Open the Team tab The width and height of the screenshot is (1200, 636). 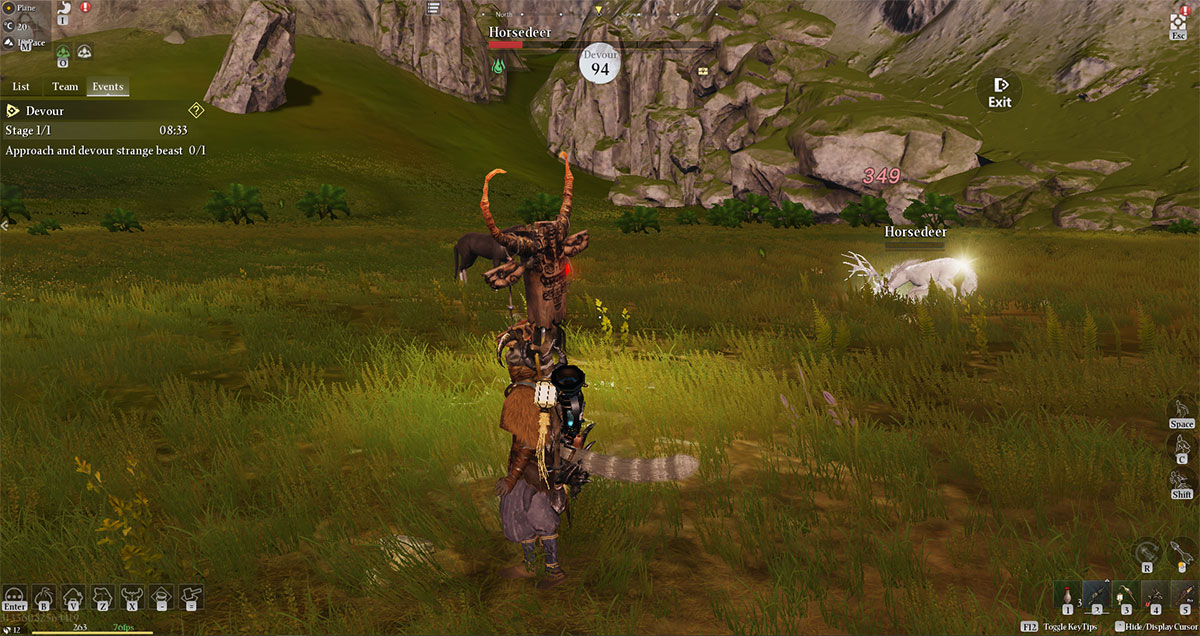pyautogui.click(x=65, y=87)
